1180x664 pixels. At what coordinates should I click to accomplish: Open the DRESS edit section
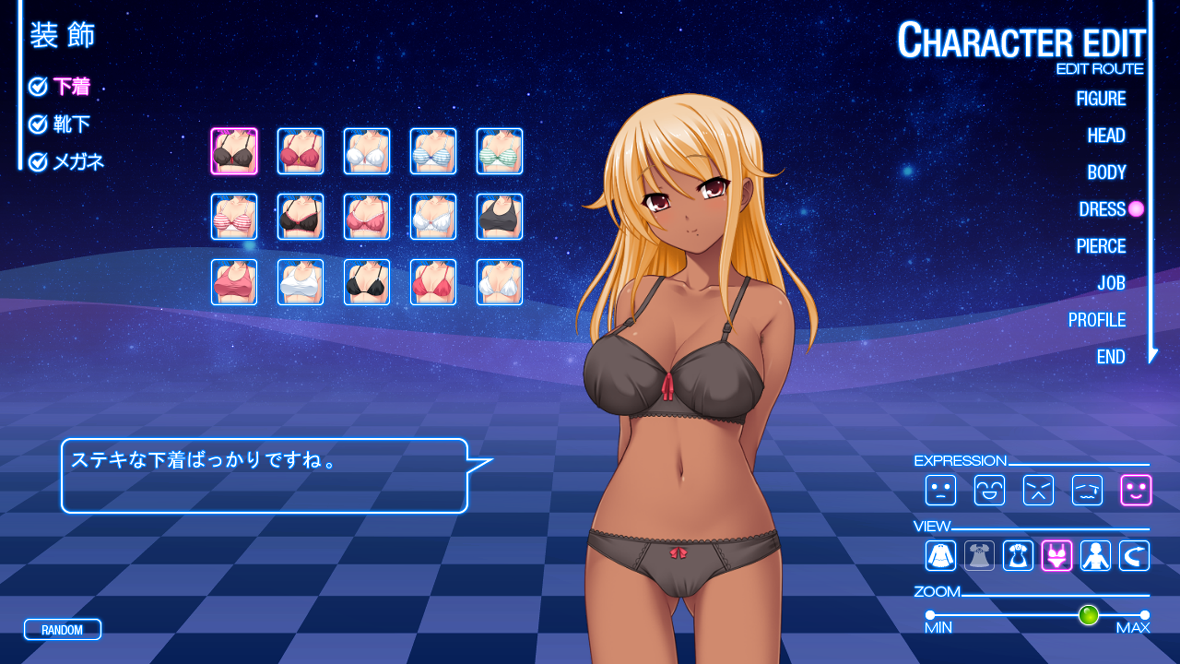[1102, 210]
